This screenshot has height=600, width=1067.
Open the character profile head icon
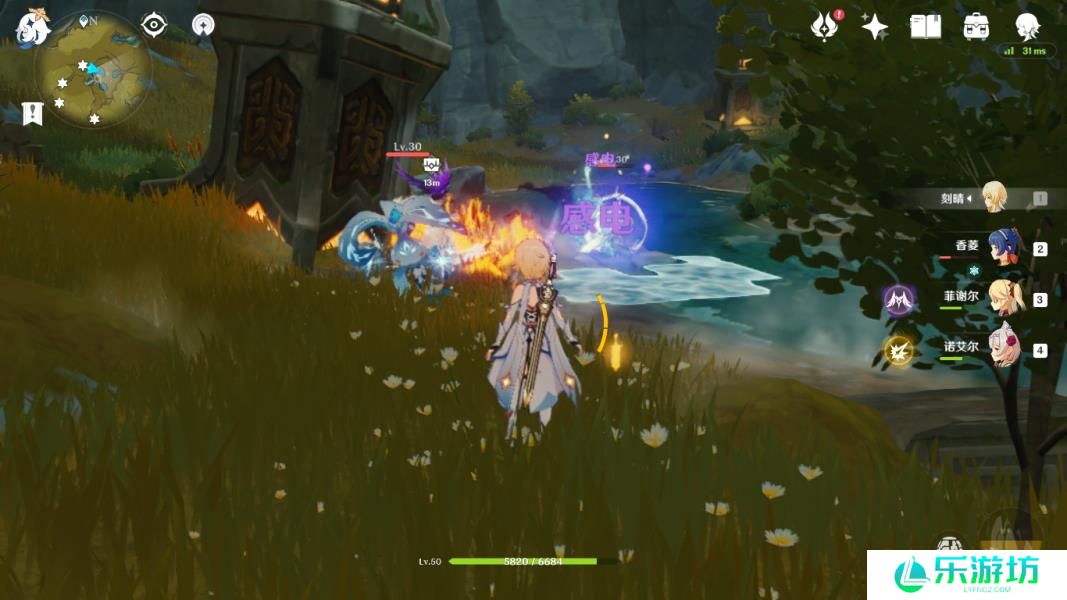(1026, 25)
